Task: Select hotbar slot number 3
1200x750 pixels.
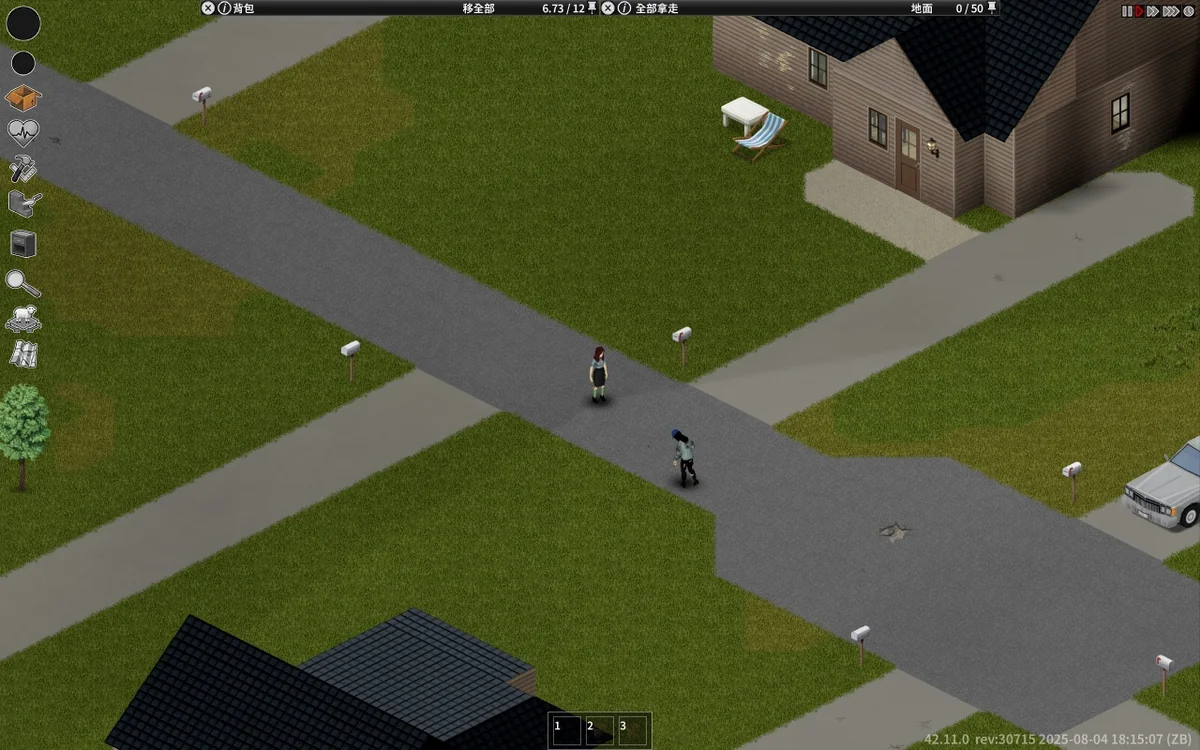Action: pyautogui.click(x=632, y=730)
